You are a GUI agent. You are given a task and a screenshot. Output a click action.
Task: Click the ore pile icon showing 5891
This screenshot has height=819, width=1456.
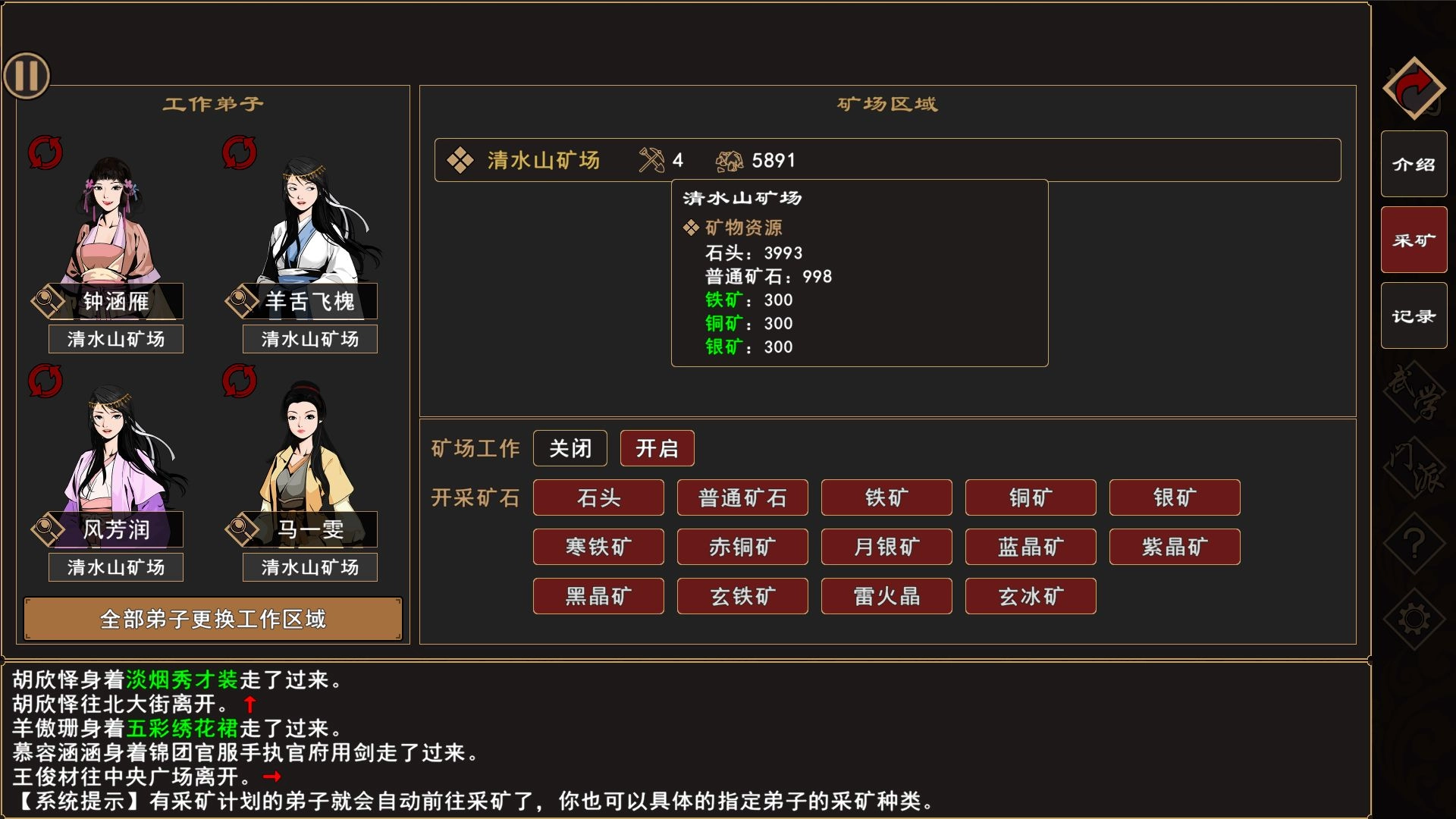coord(730,159)
